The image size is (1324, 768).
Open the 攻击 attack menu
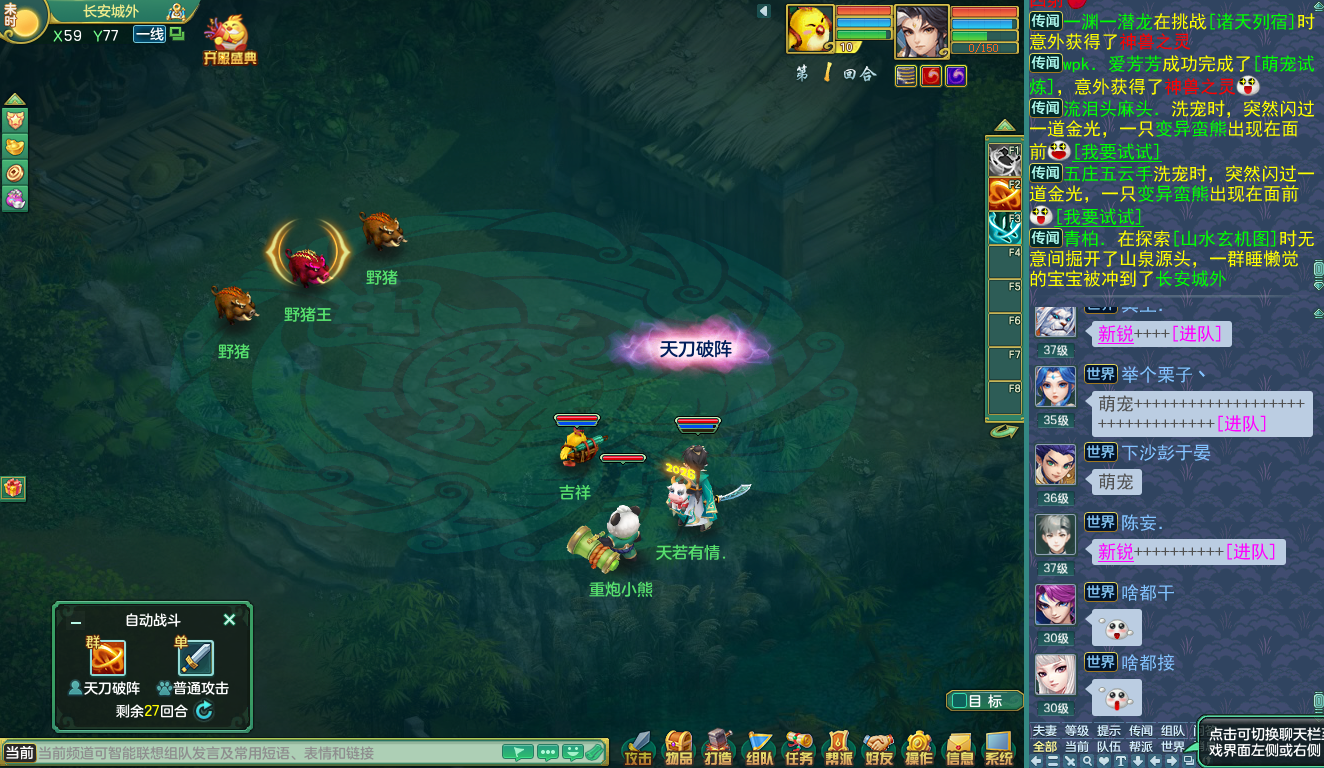tap(638, 748)
